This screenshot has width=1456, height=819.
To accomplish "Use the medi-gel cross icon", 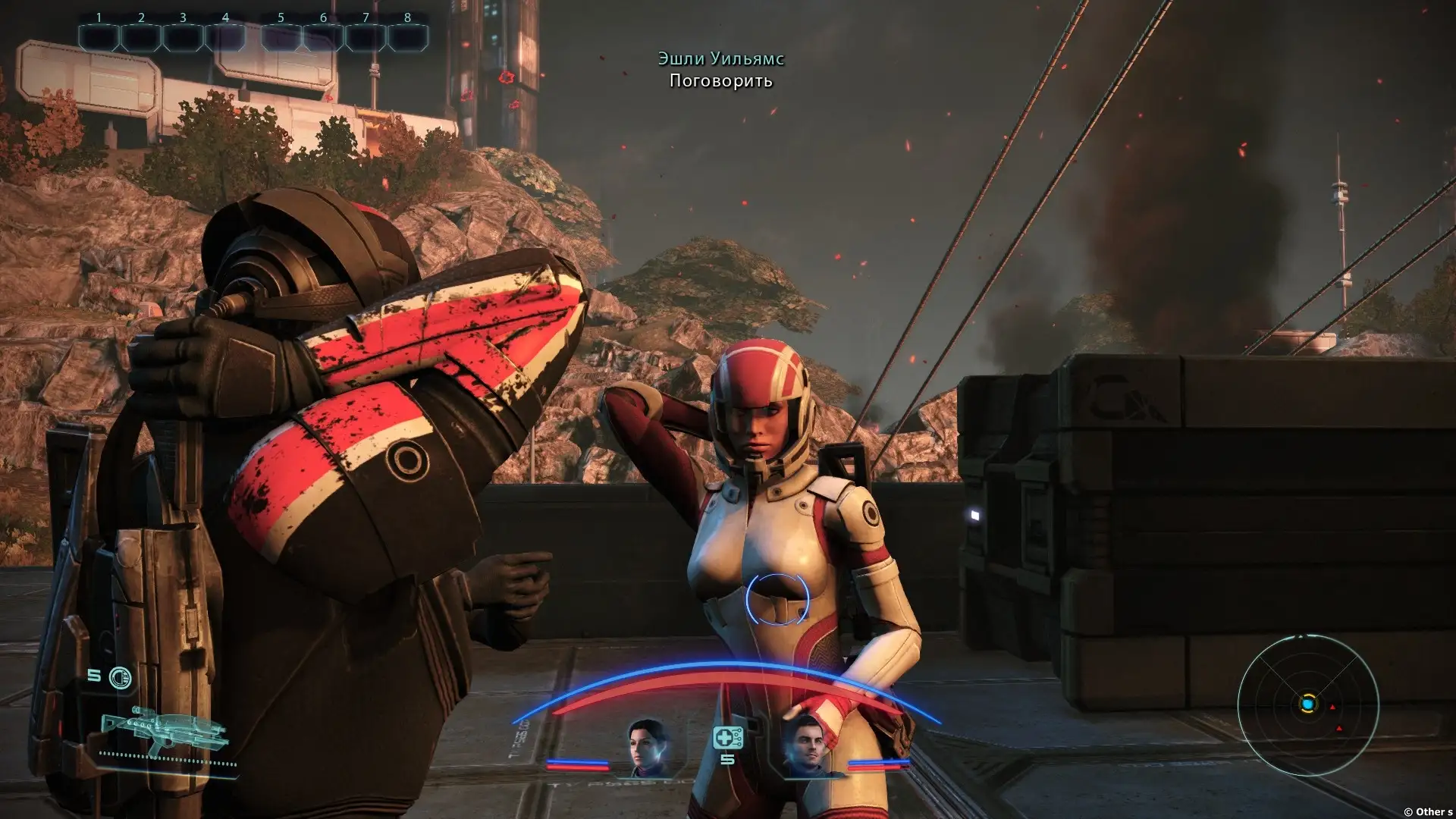I will [x=726, y=737].
